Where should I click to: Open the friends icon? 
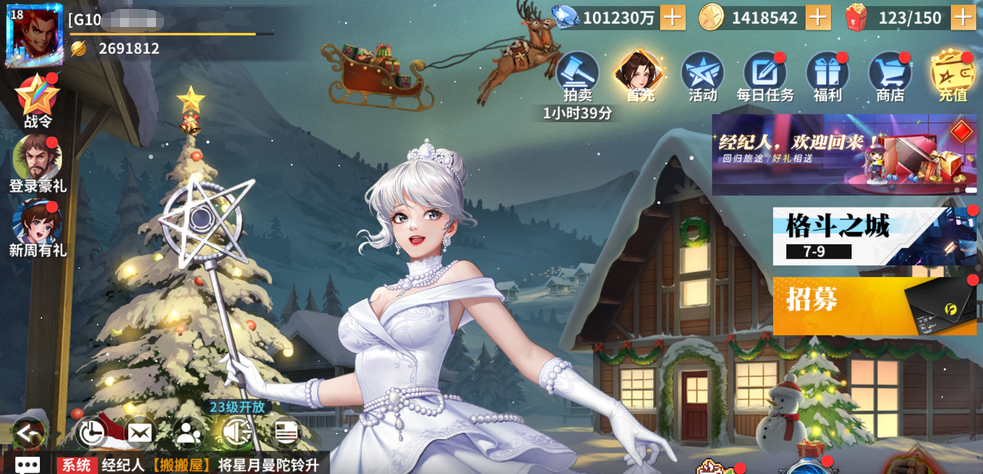[x=188, y=432]
